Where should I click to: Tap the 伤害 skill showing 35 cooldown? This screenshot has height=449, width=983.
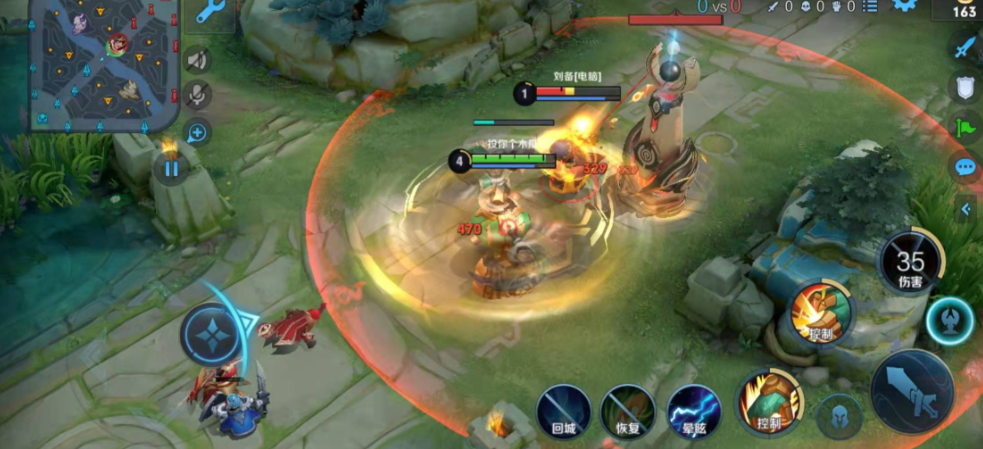(910, 263)
